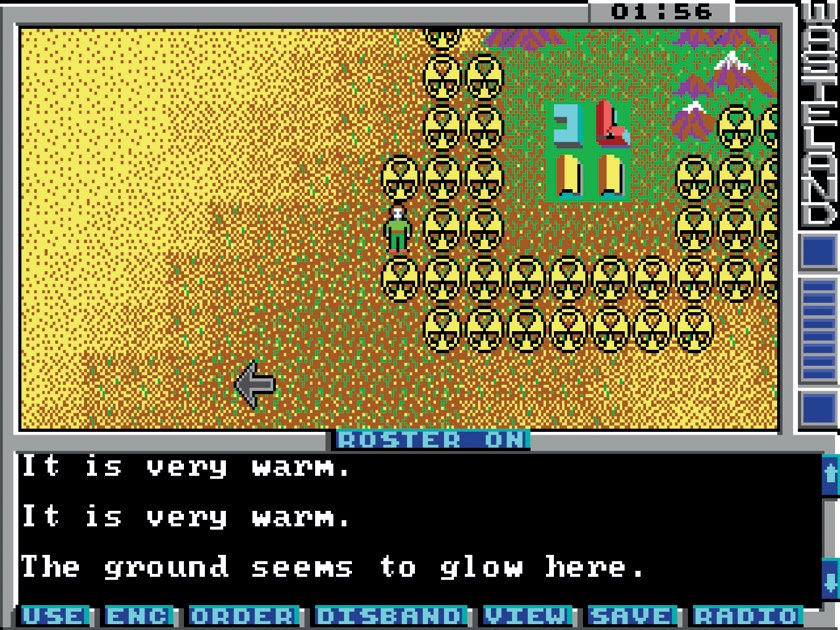Select the ENC command

coord(139,616)
